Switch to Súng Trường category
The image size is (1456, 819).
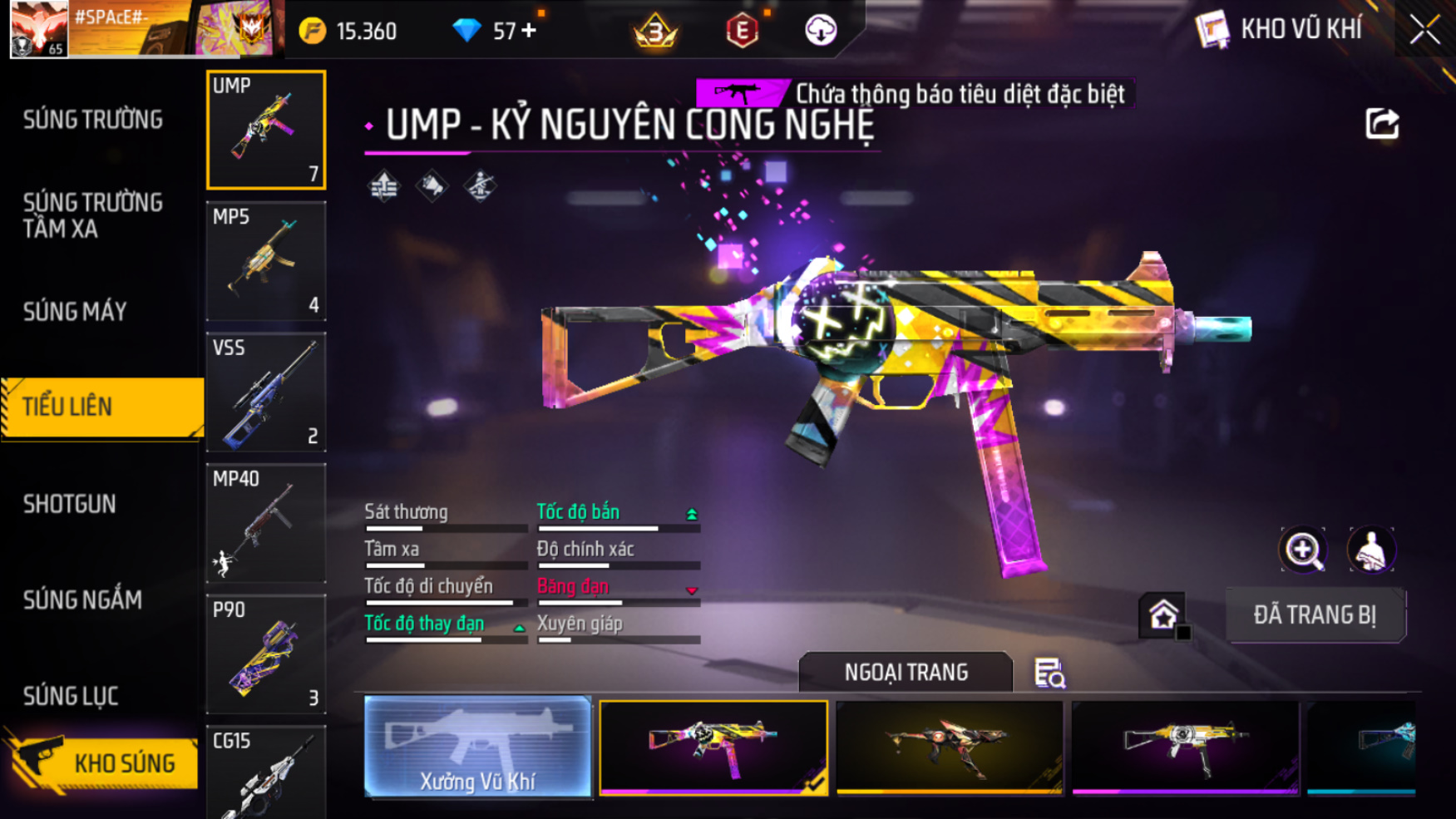[93, 120]
